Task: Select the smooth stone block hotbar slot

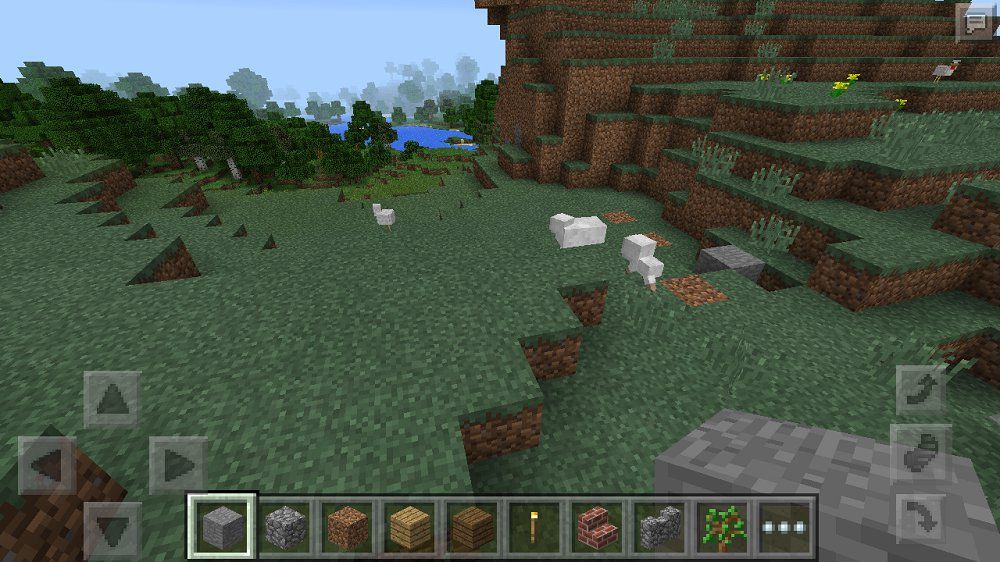Action: [222, 526]
